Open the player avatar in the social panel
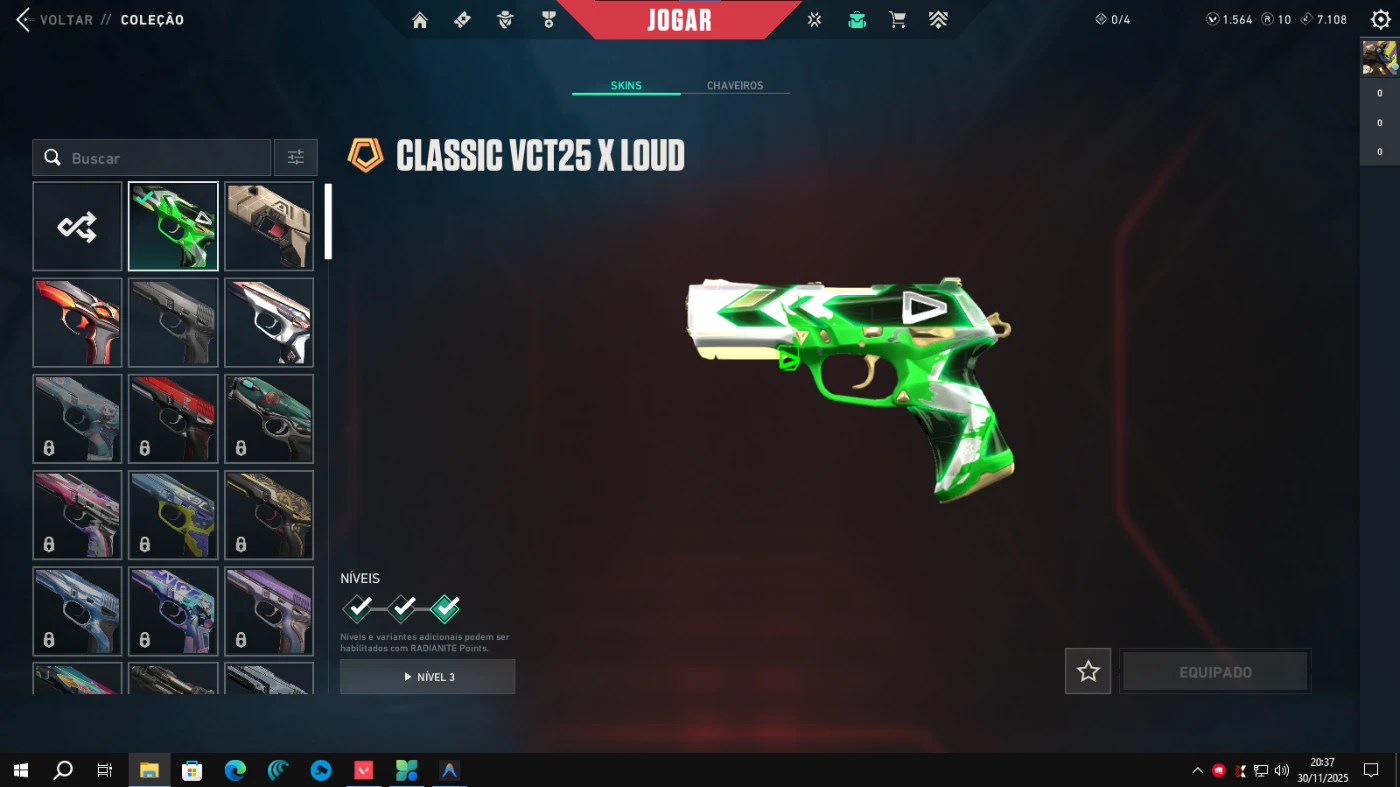Viewport: 1400px width, 787px height. (x=1380, y=59)
